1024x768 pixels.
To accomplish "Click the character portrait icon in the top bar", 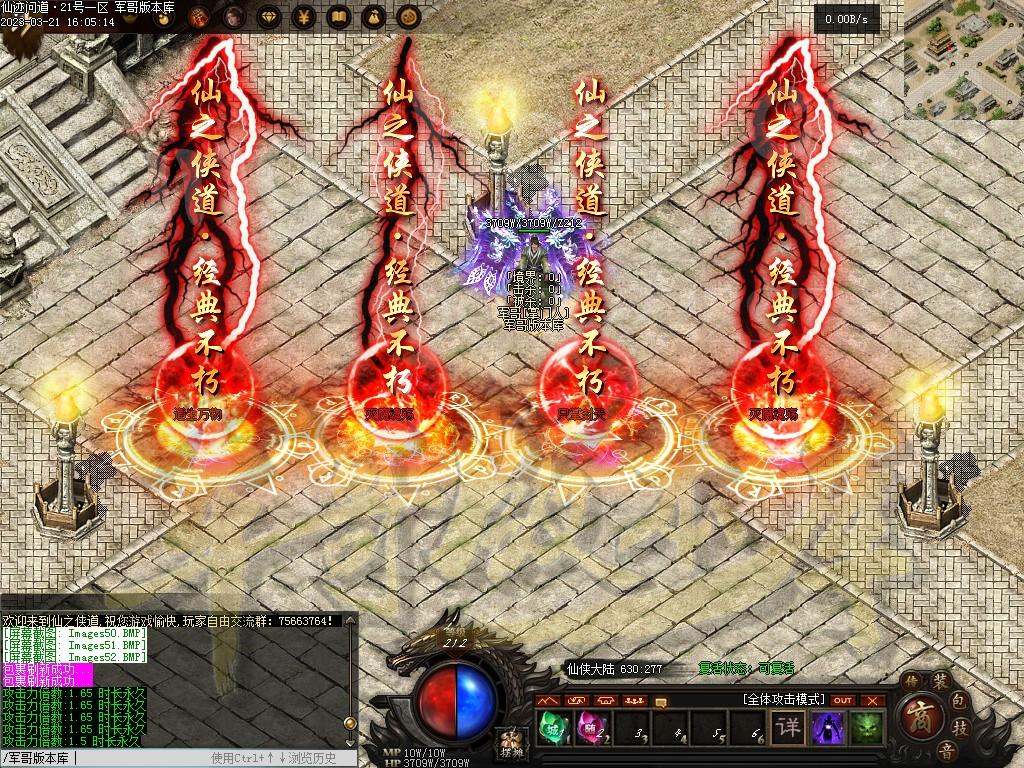I will [236, 16].
